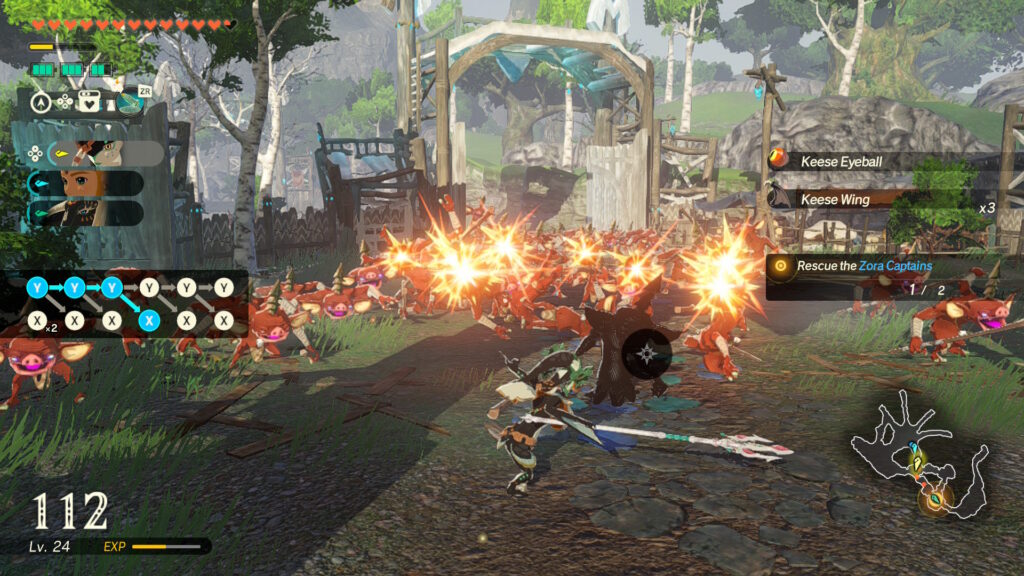1024x576 pixels.
Task: Choose the third character portrait in the party list
Action: [x=88, y=212]
